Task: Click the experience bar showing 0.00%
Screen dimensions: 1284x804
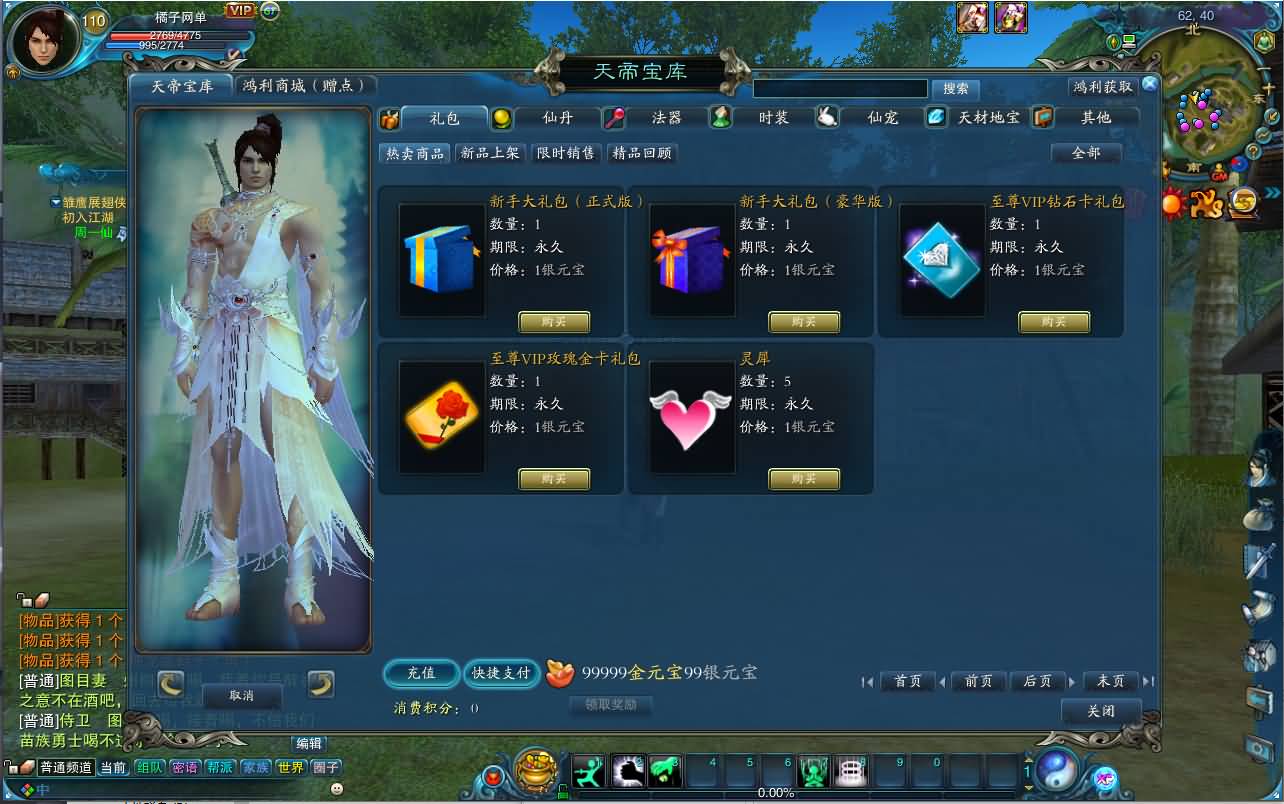Action: point(777,795)
